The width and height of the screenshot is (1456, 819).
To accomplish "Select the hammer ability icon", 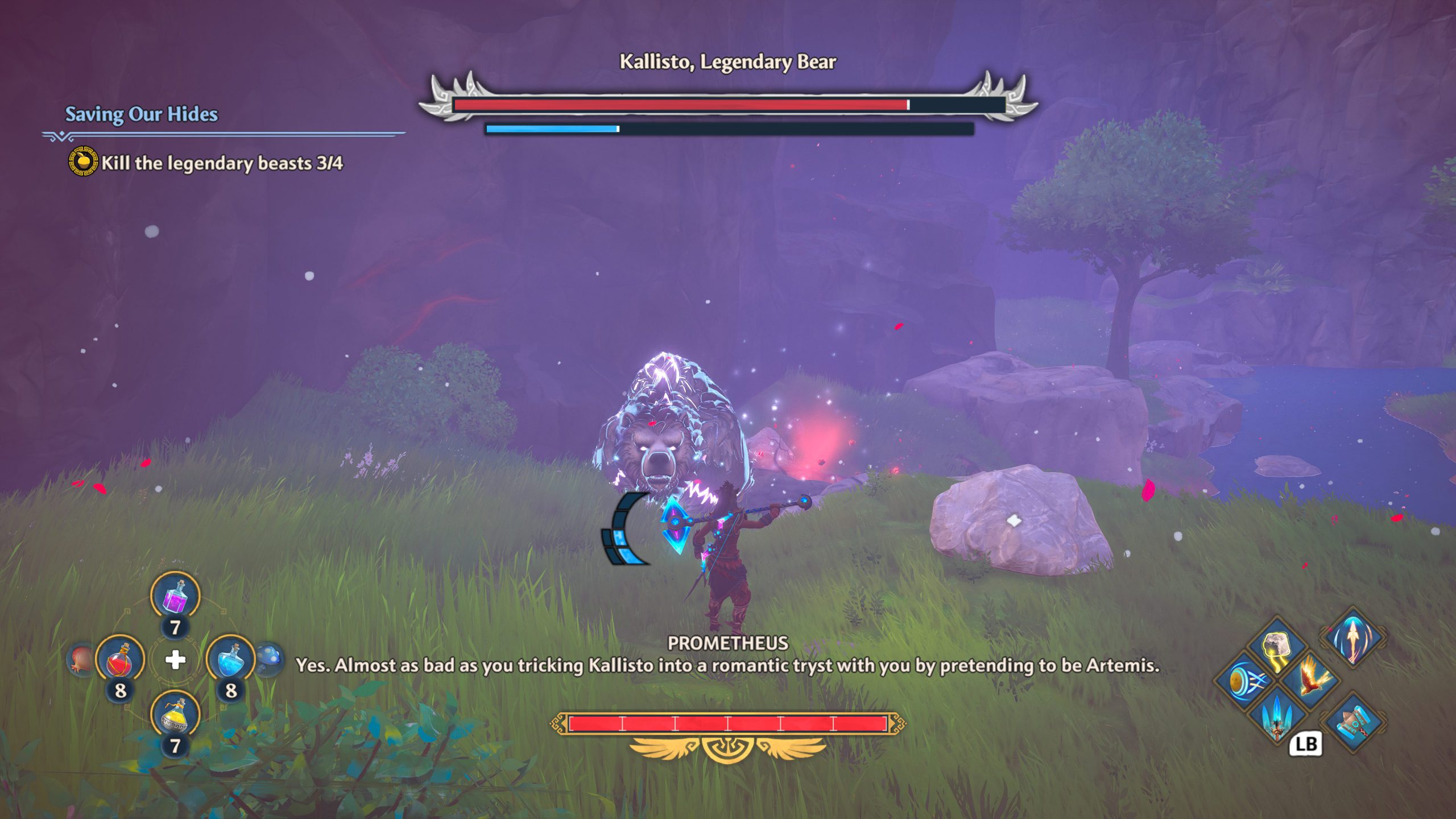I will (x=1354, y=722).
